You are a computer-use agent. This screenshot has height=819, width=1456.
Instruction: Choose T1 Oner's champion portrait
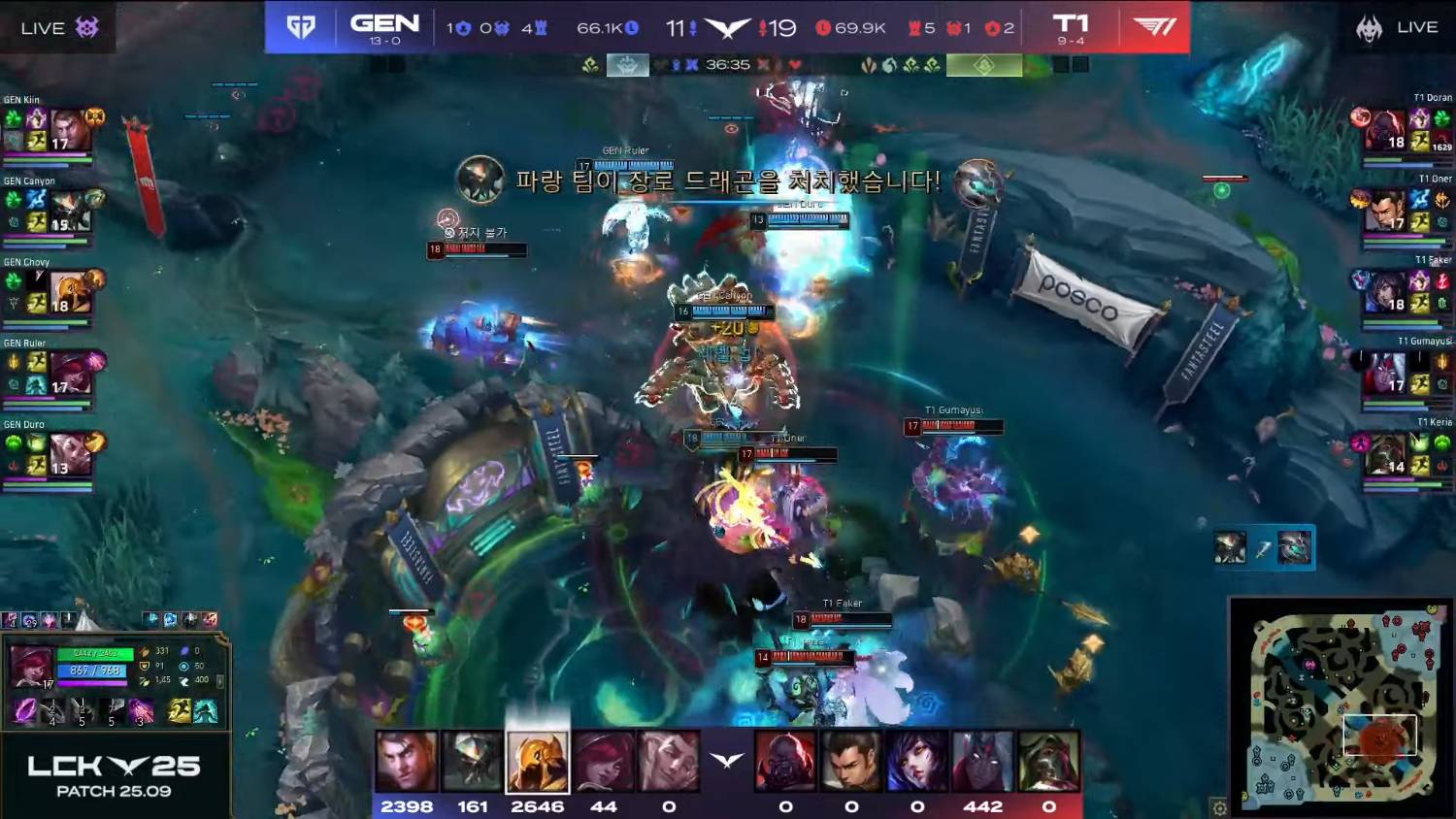point(1385,210)
